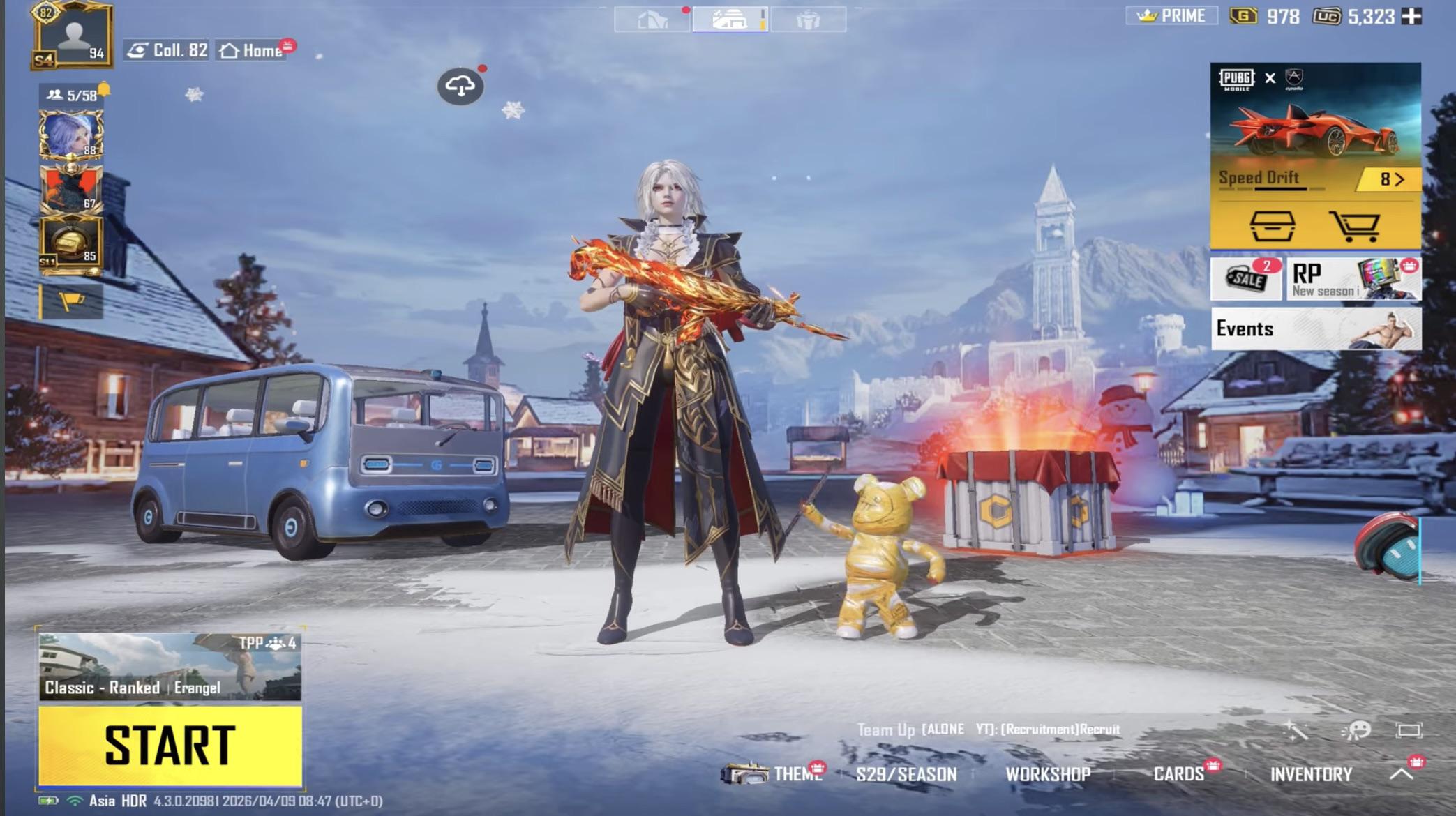
Task: Open the Cards menu
Action: 1178,774
